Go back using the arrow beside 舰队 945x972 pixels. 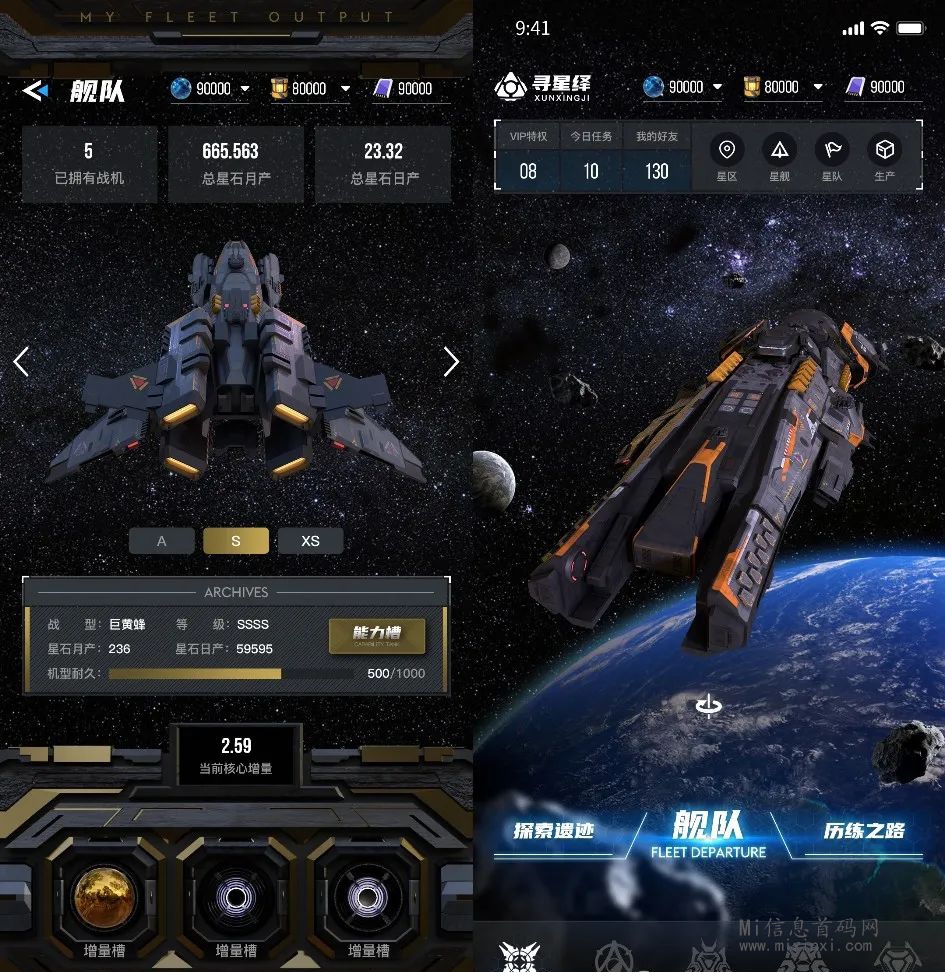35,91
